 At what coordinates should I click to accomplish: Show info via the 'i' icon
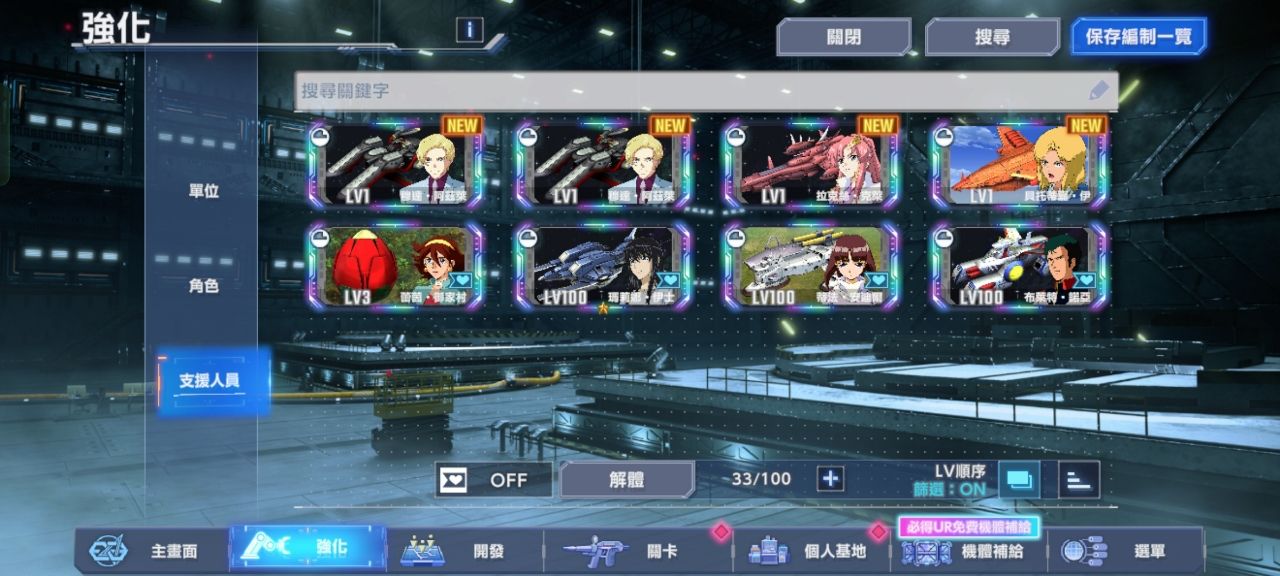469,30
